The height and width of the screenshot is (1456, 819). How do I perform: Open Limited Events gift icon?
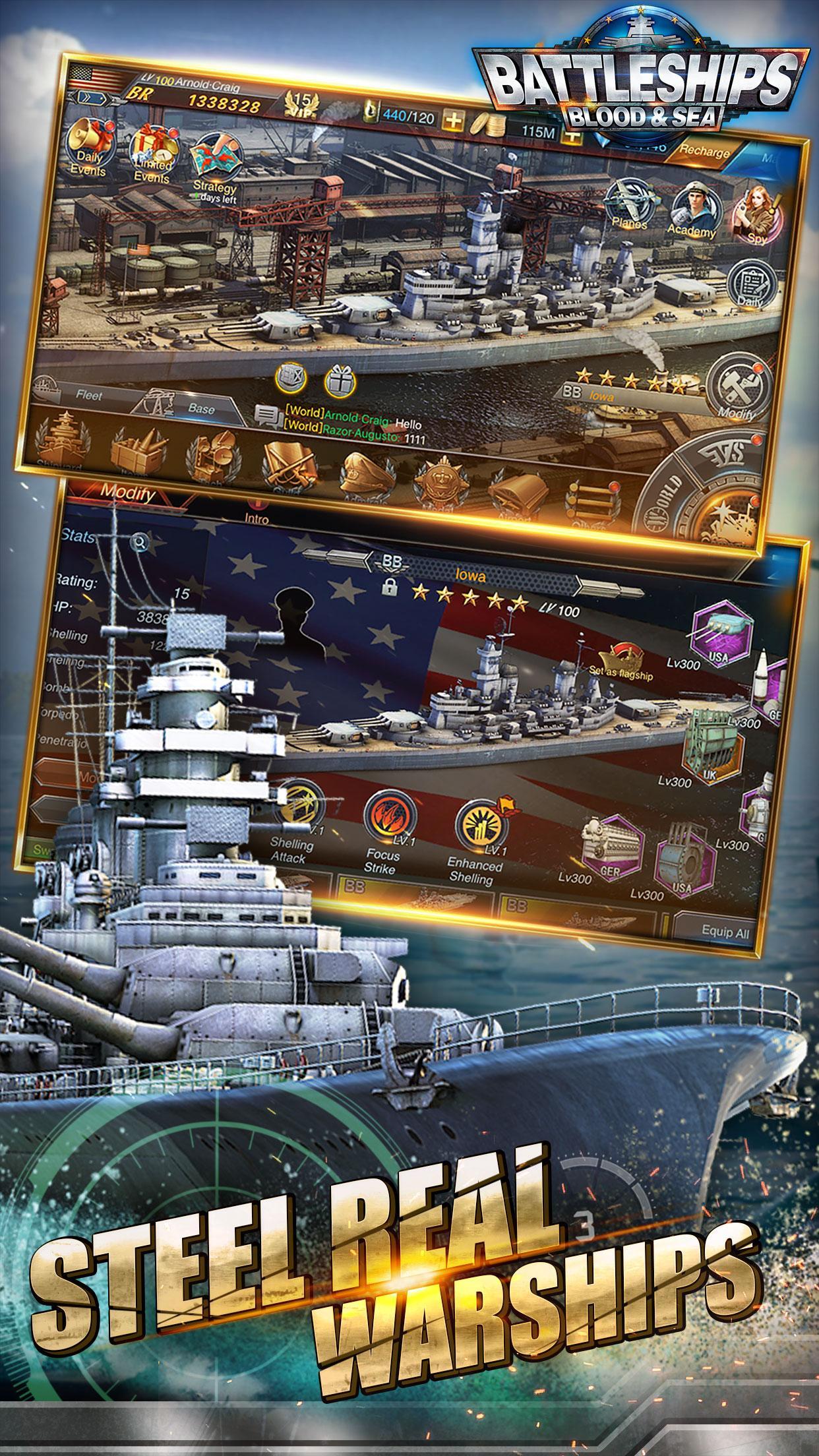pos(152,149)
